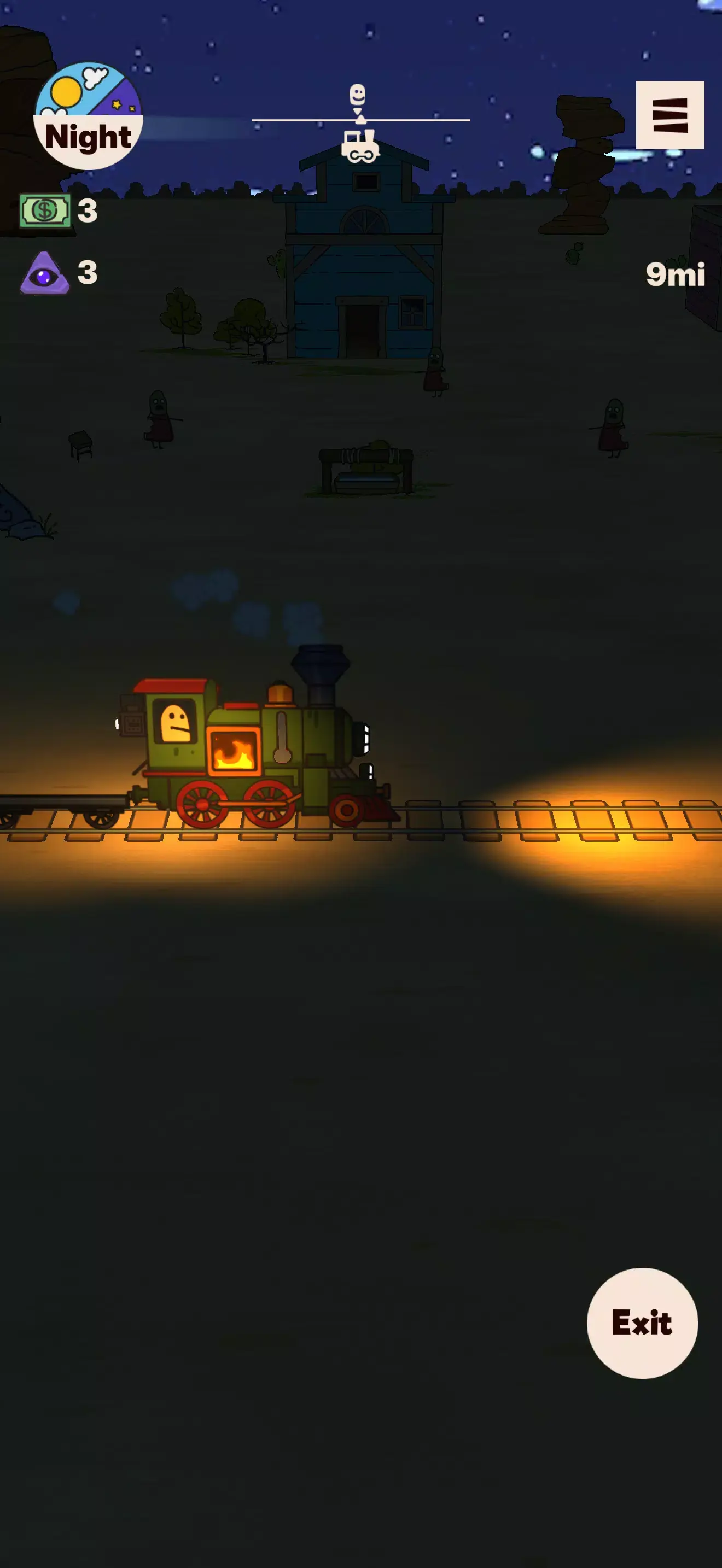Tap the money counter reading 3
722x1568 pixels.
coord(87,210)
